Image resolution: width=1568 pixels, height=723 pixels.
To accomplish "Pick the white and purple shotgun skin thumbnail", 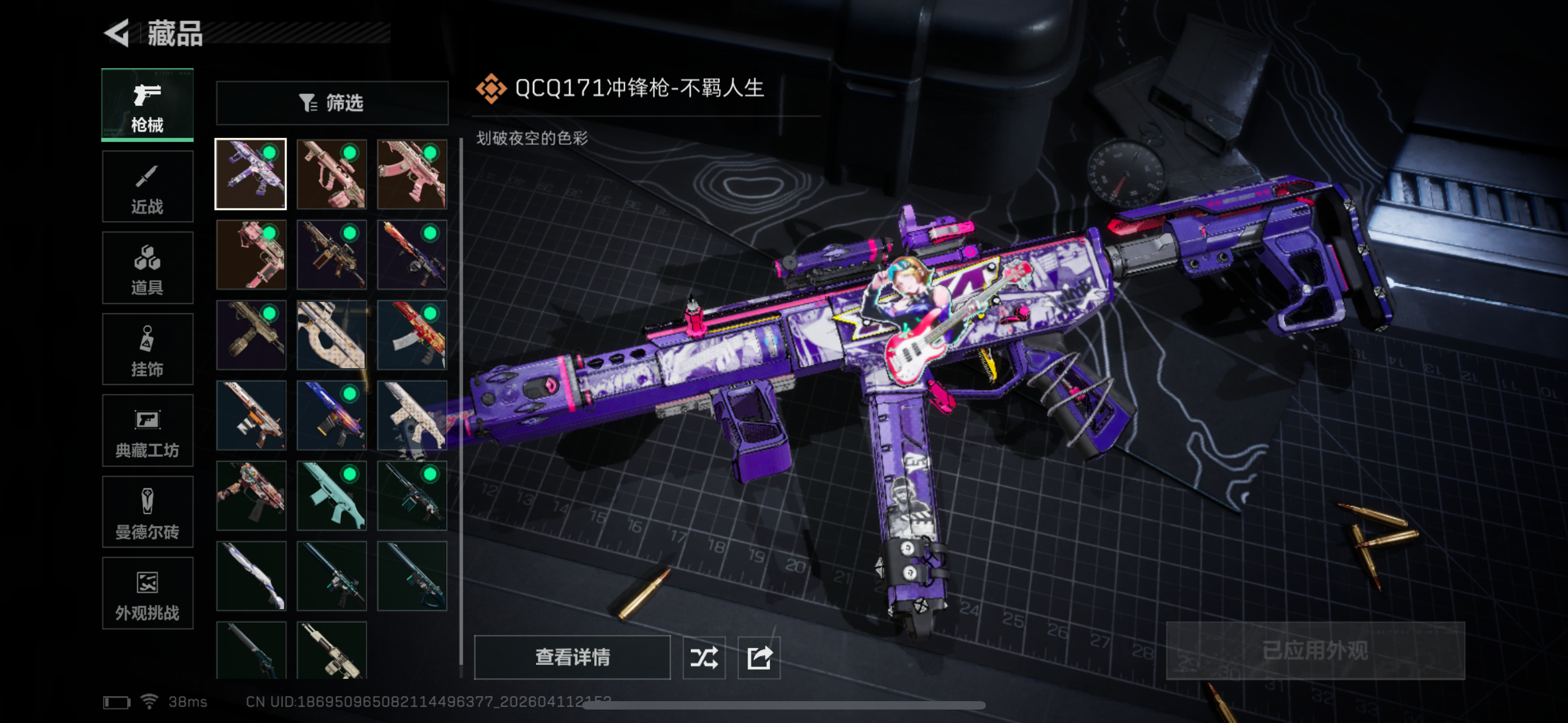I will click(251, 576).
